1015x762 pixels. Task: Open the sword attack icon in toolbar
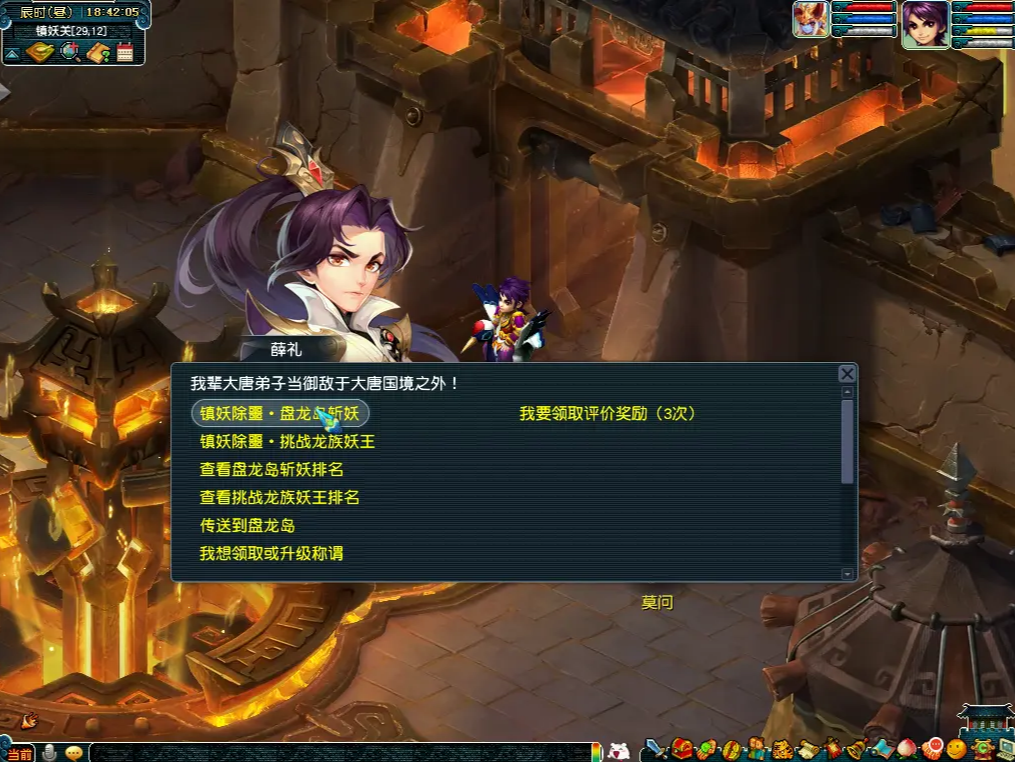(655, 749)
